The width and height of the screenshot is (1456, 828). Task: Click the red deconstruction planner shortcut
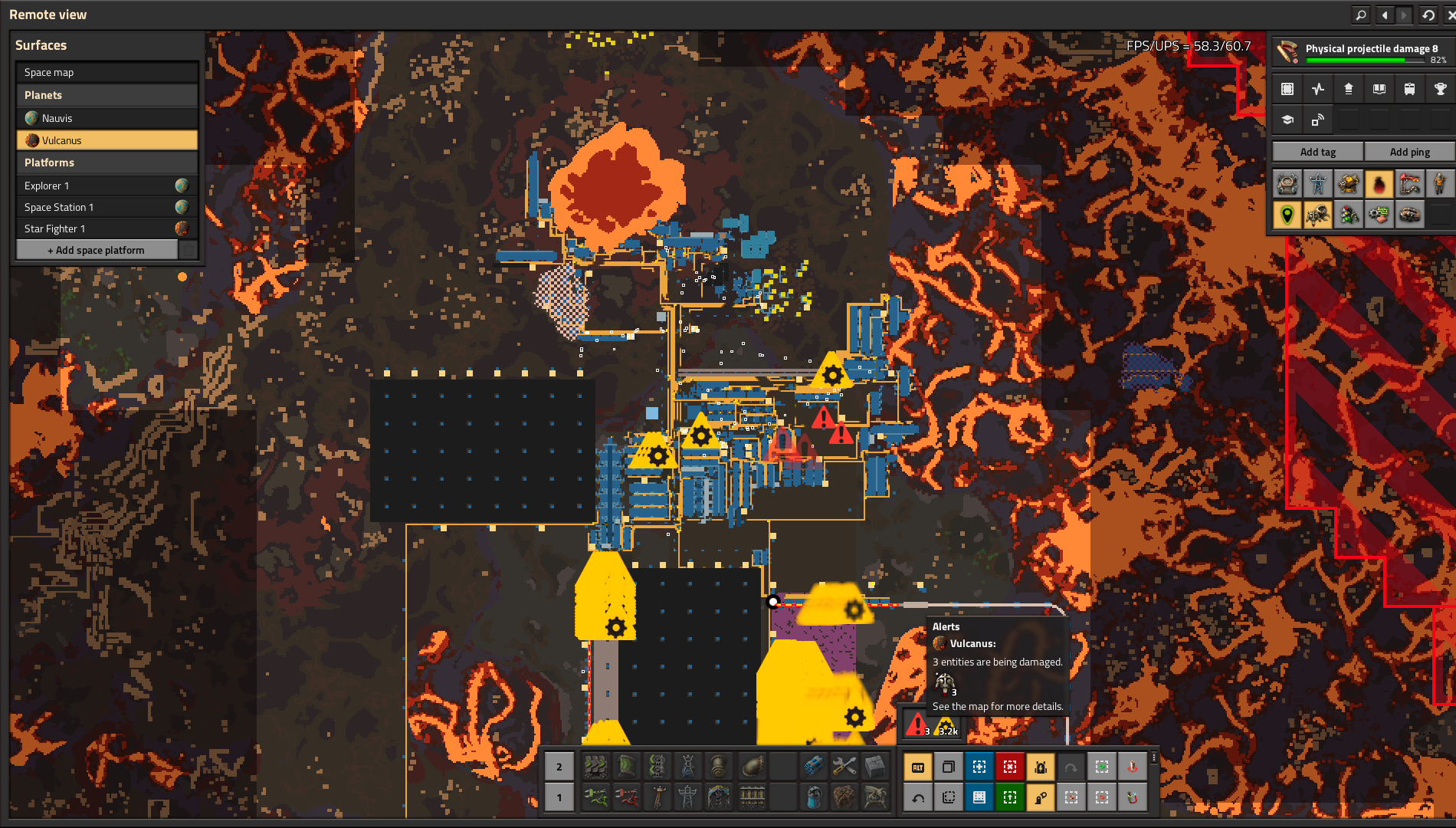click(x=1009, y=767)
